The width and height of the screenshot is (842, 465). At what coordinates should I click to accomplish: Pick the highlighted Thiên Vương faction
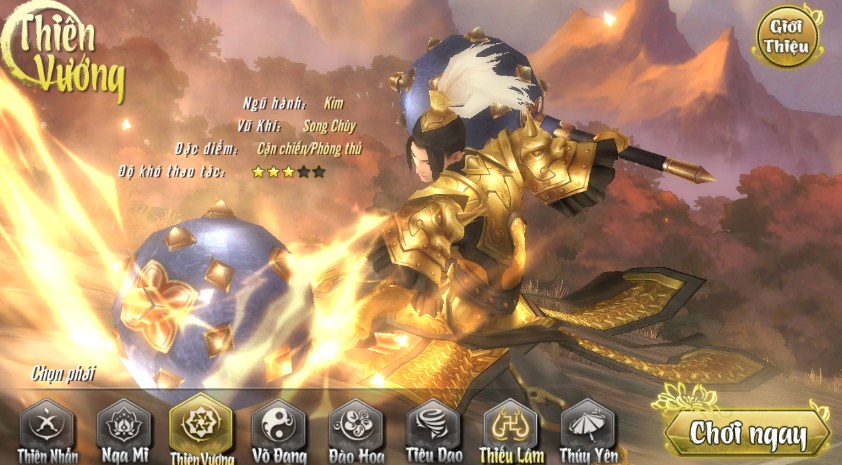201,426
